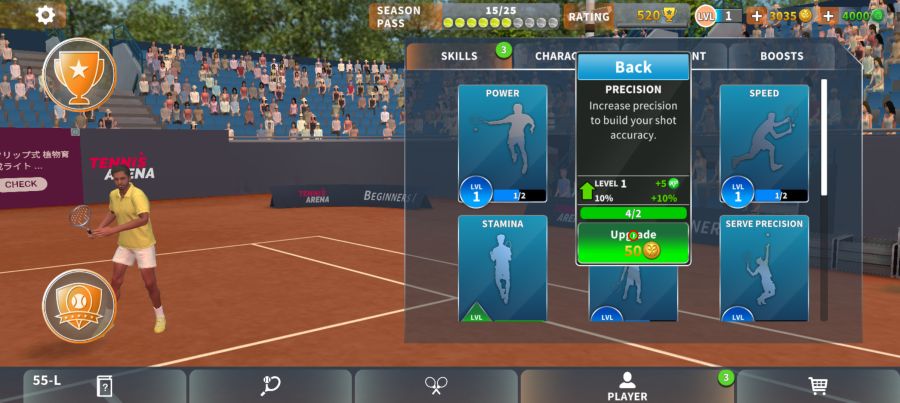Image resolution: width=900 pixels, height=403 pixels.
Task: Upgrade Precision for 50 coins
Action: point(633,243)
